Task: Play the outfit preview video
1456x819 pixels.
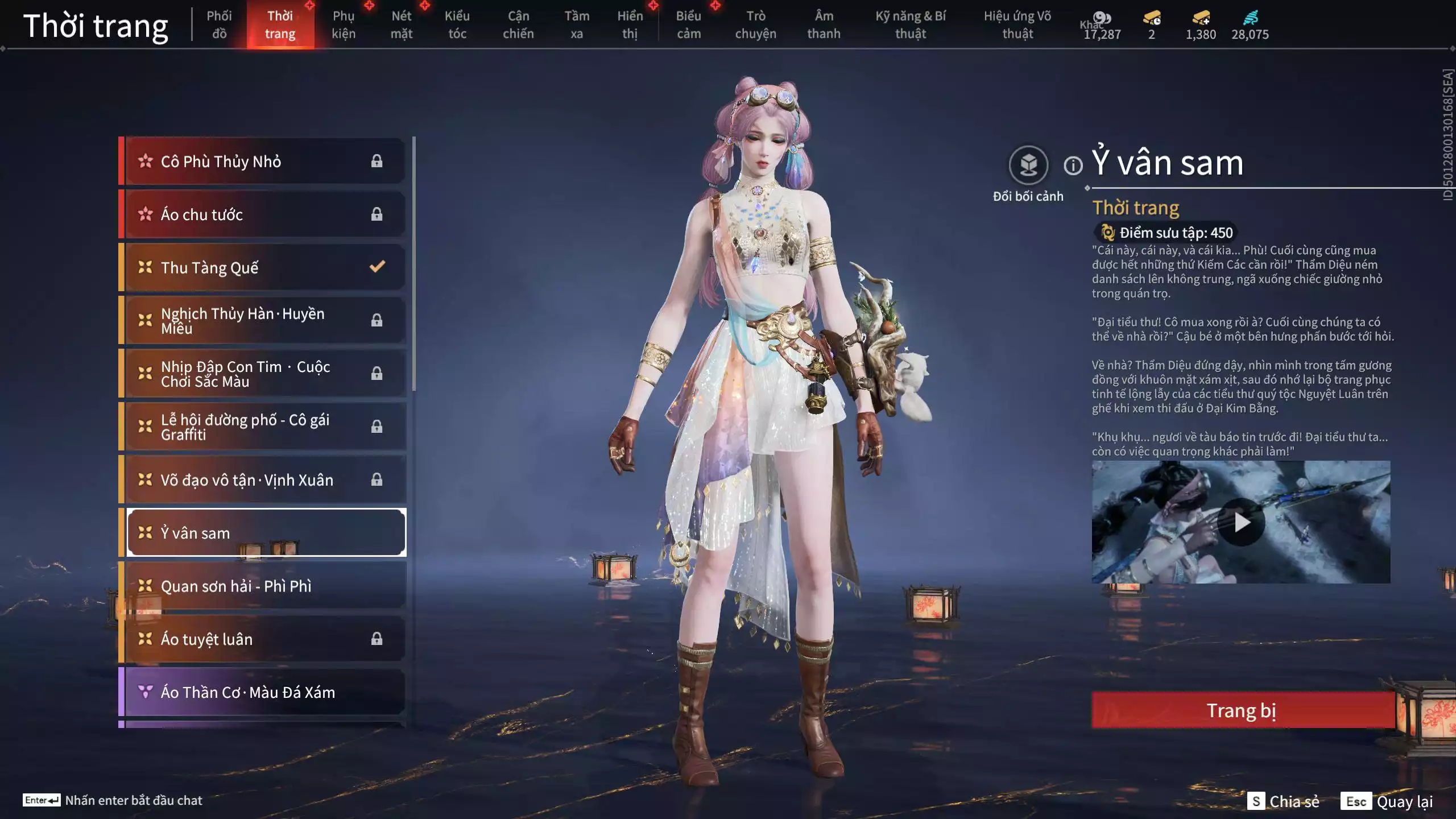Action: coord(1241,522)
